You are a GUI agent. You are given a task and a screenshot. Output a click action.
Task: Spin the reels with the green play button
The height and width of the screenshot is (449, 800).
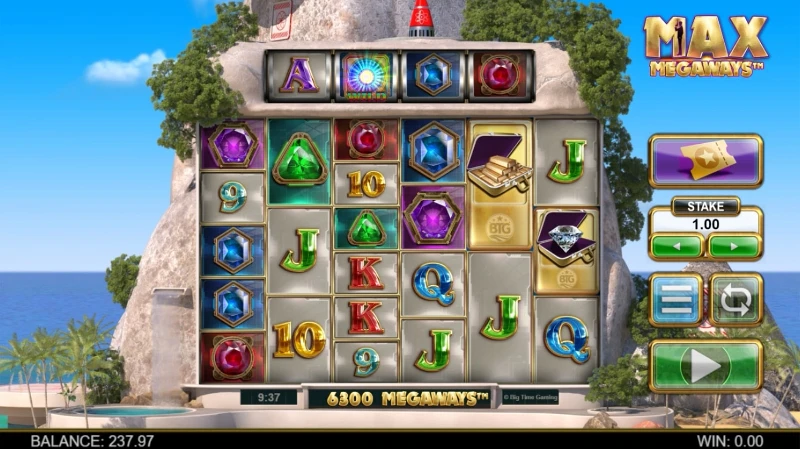point(706,366)
